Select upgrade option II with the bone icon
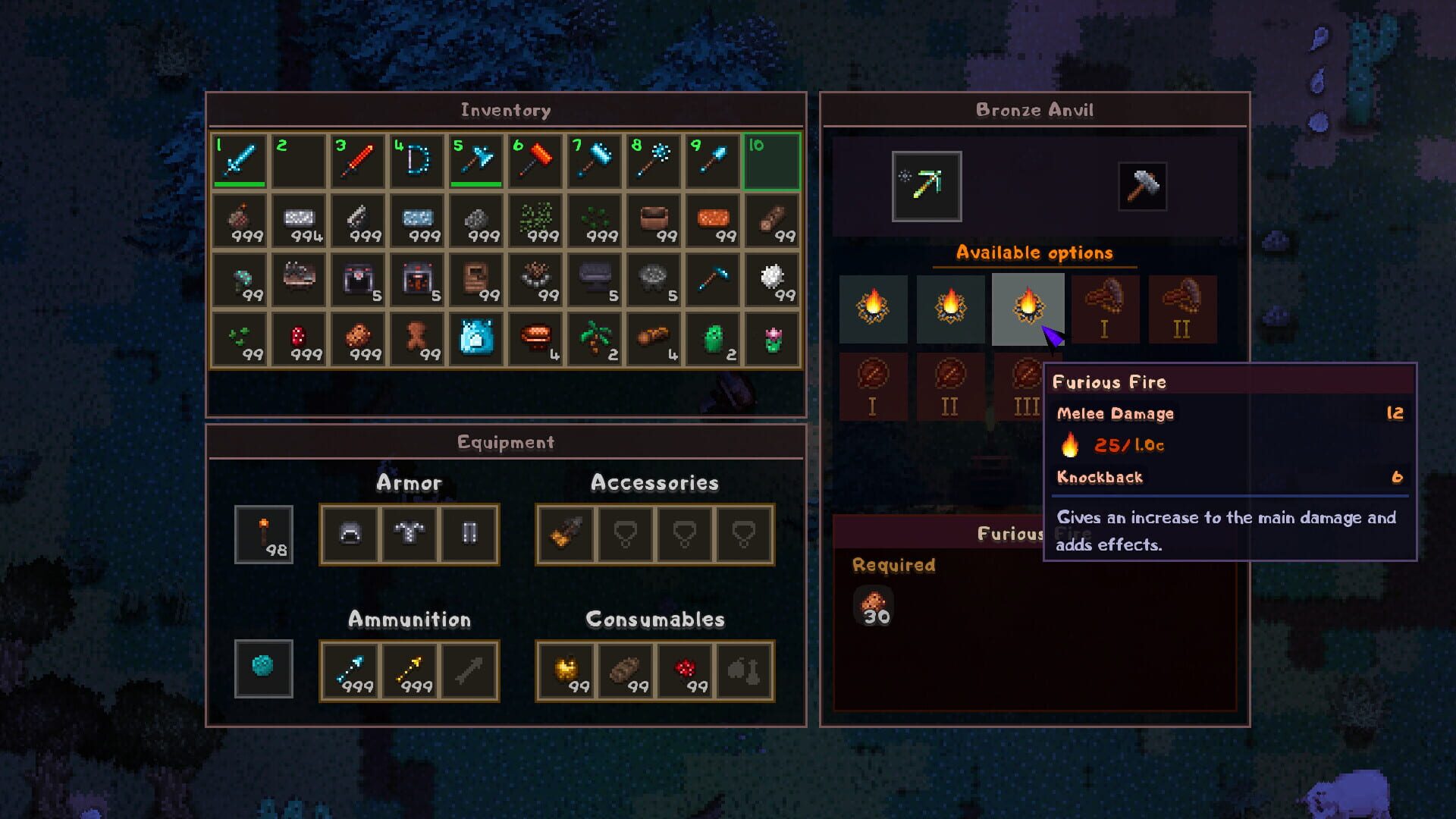This screenshot has height=819, width=1456. pos(1181,309)
